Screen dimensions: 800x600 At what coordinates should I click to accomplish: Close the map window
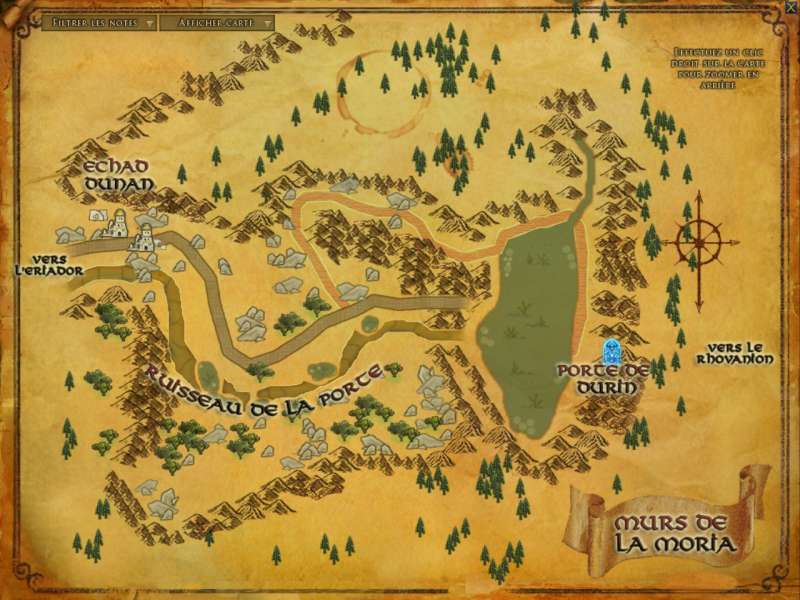pyautogui.click(x=791, y=7)
